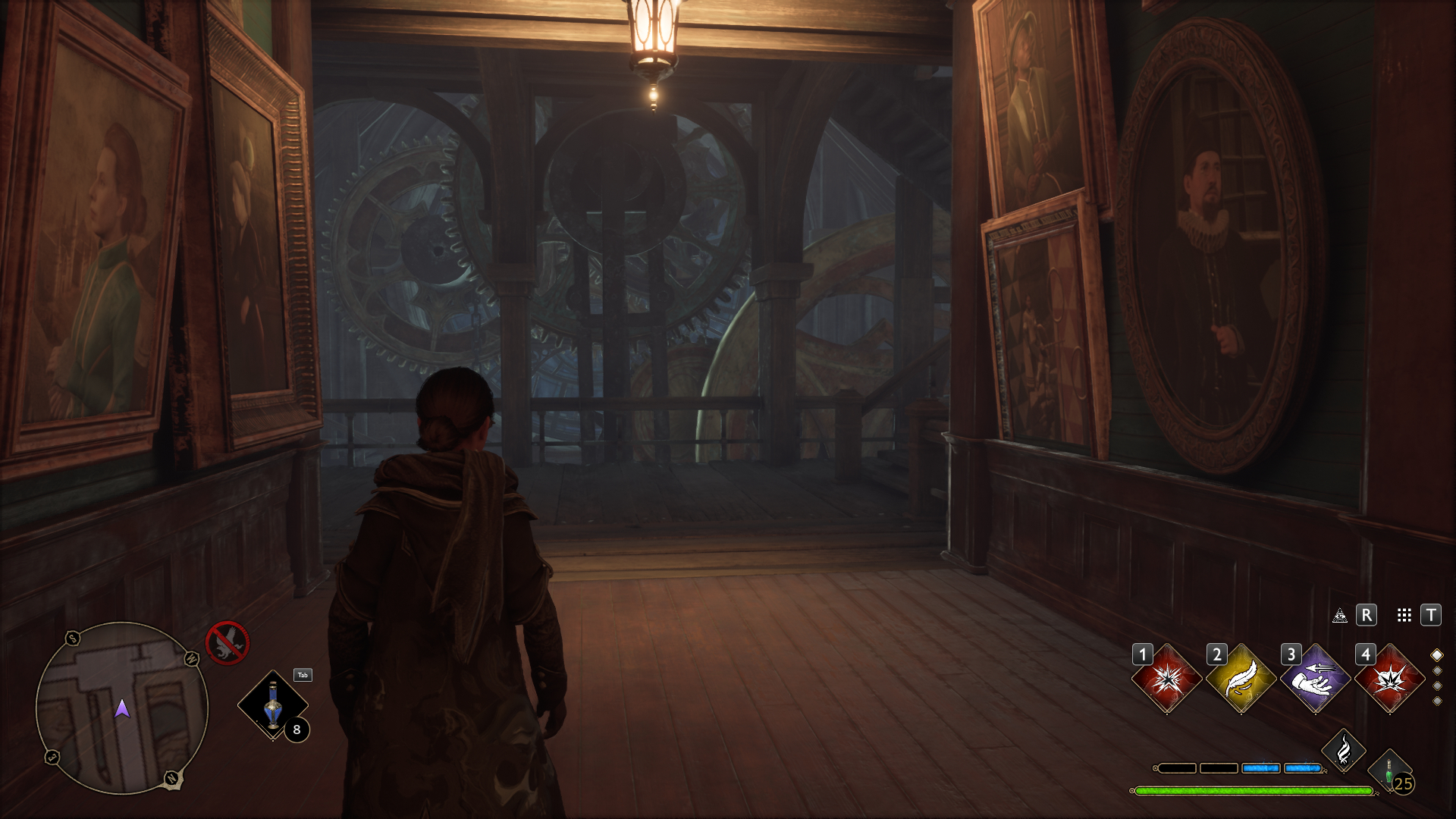Use the purple hand Accio spell
This screenshot has width=1456, height=819.
pos(1315,679)
